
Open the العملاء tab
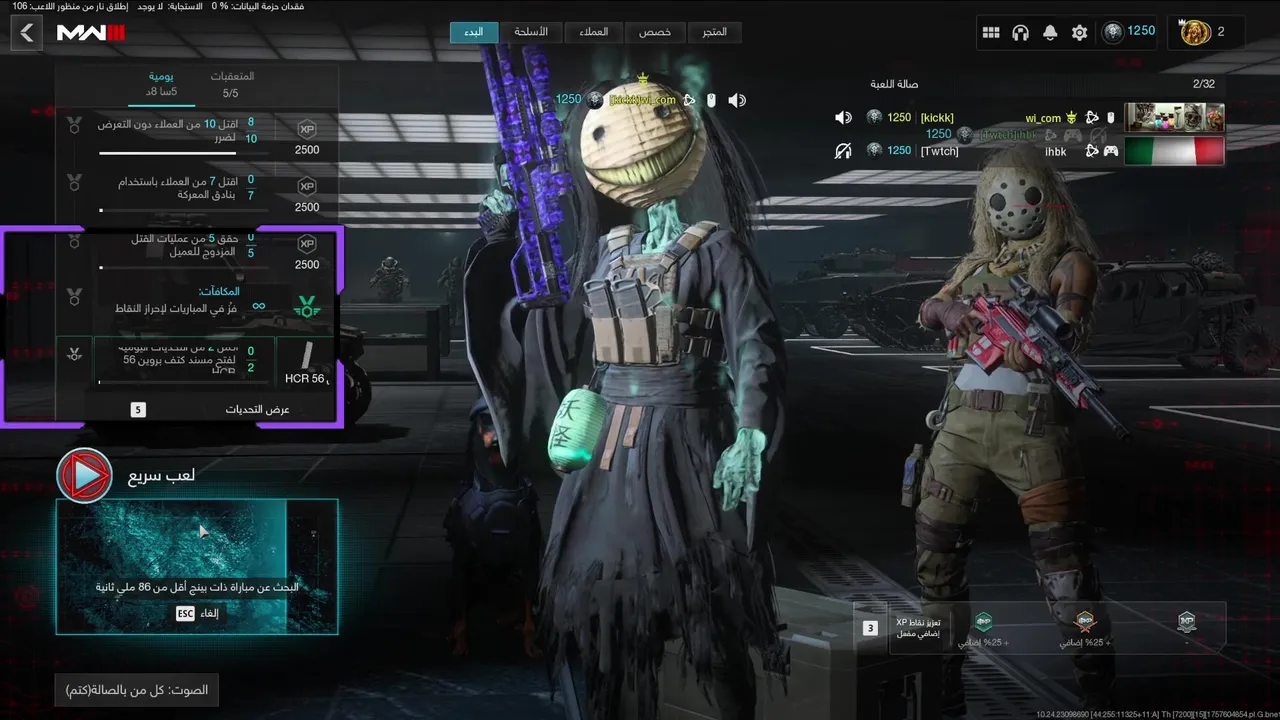pyautogui.click(x=593, y=32)
